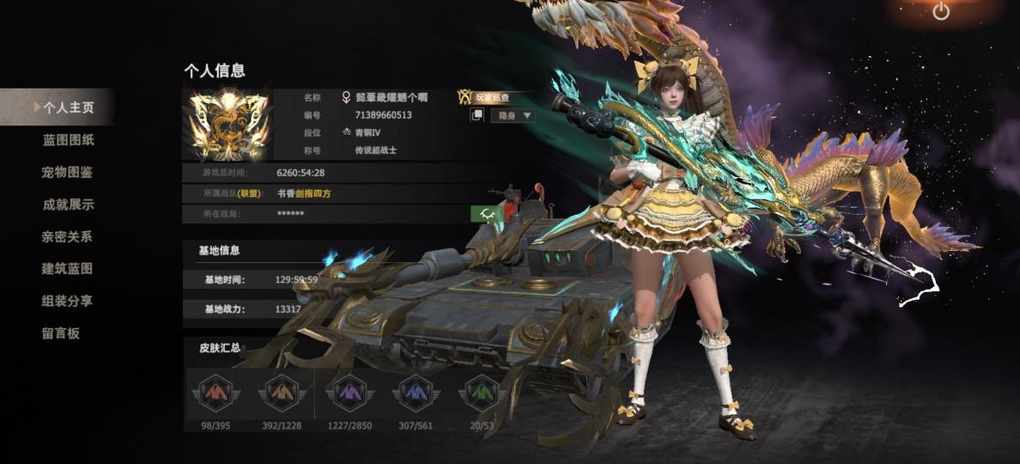Switch to the 蓝图图纸 tab
Image resolution: width=1020 pixels, height=464 pixels.
click(68, 140)
